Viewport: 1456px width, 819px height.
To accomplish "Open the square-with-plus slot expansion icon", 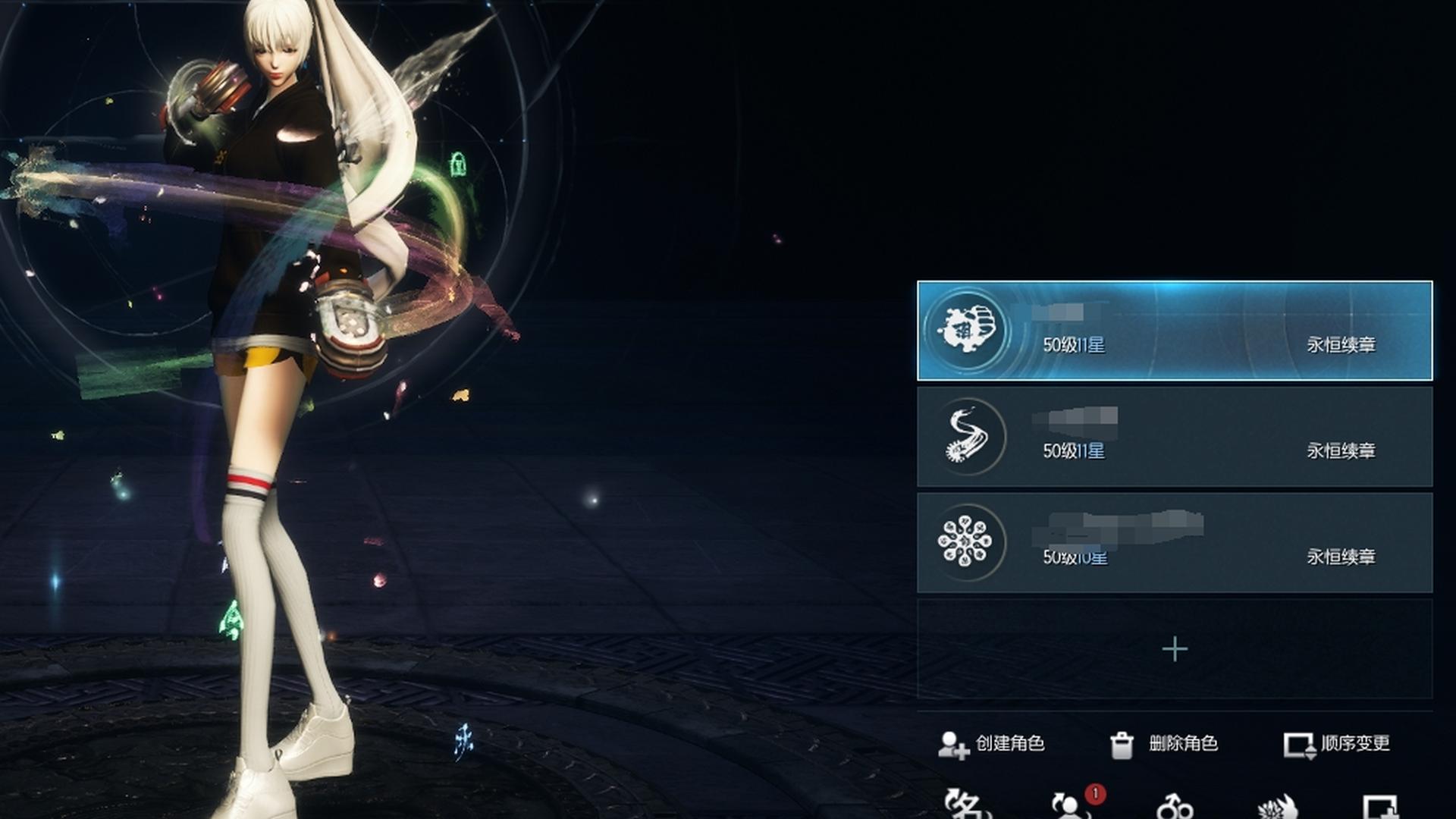I will coord(1380,807).
